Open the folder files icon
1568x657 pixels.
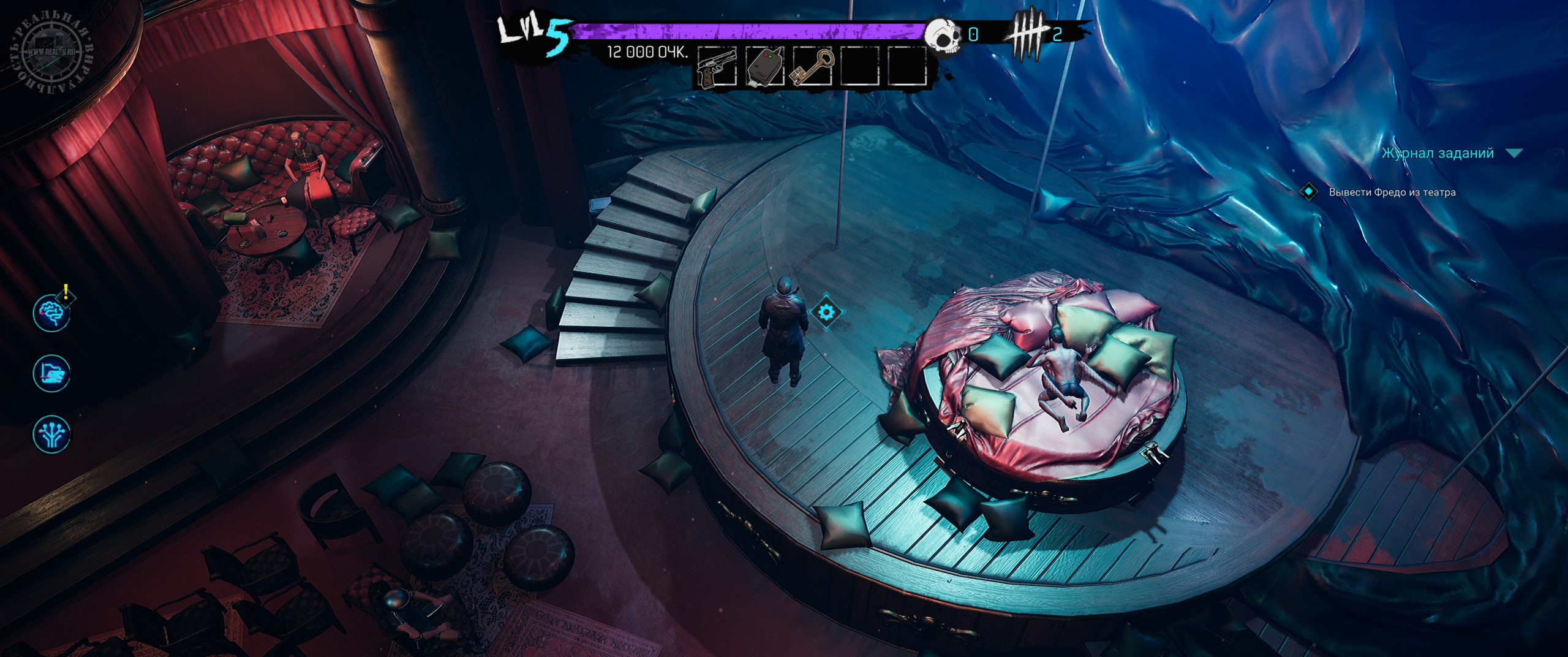(x=51, y=373)
